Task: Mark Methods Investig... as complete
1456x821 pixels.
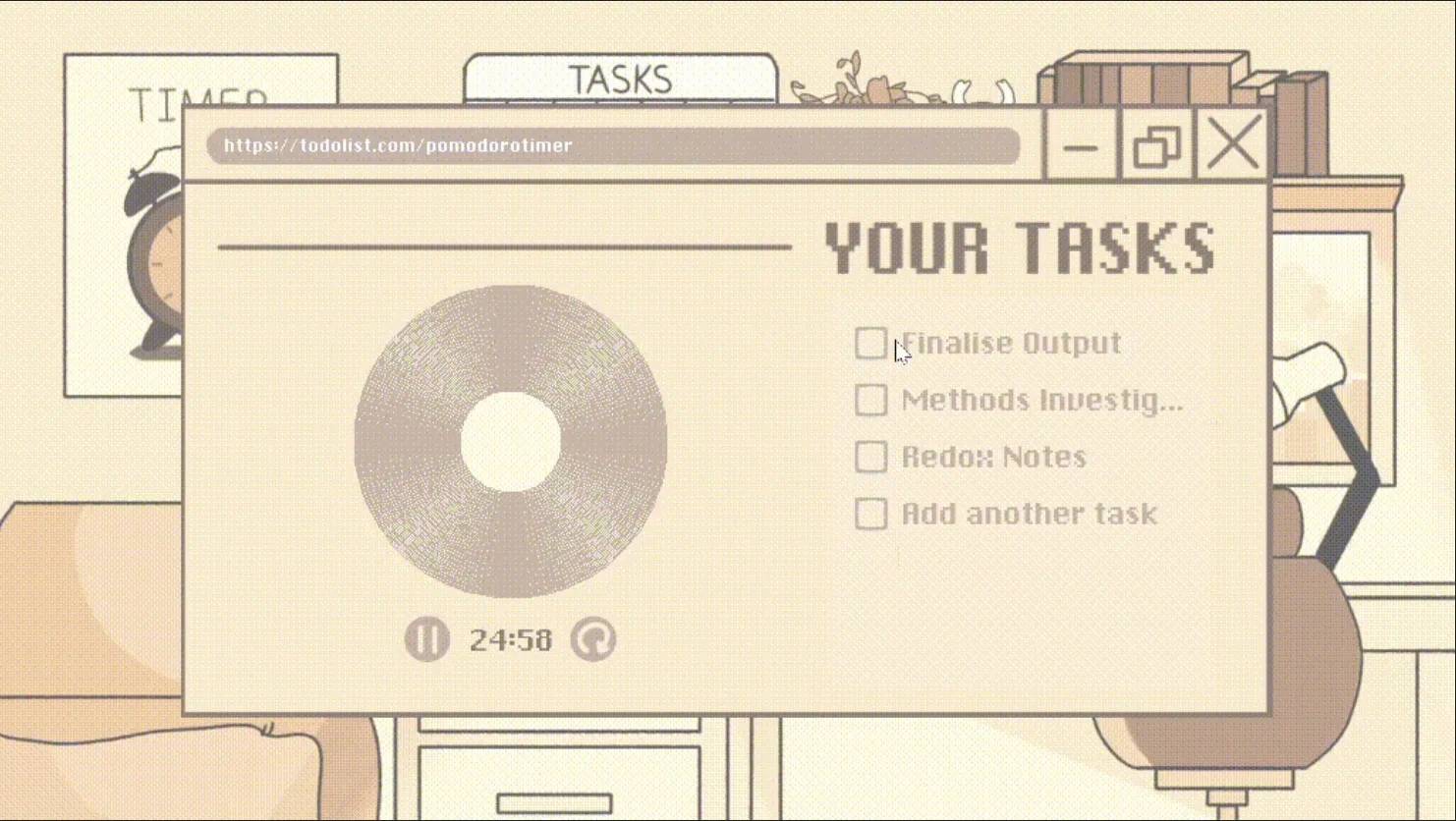Action: pos(870,400)
